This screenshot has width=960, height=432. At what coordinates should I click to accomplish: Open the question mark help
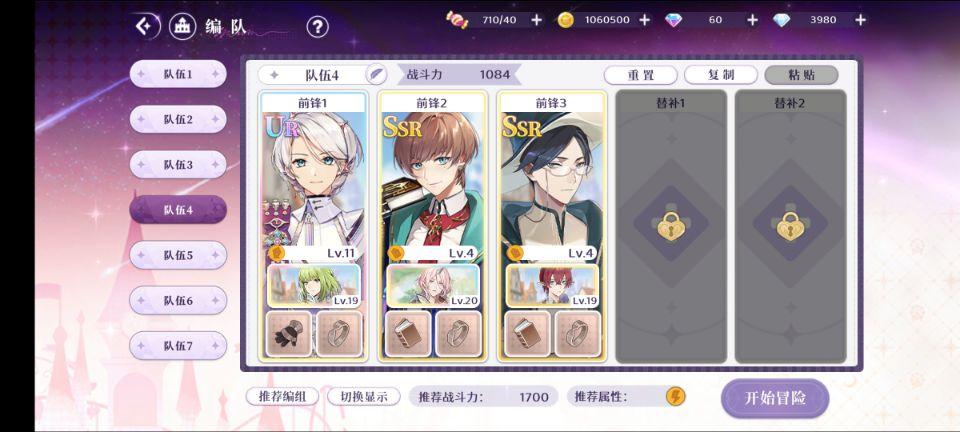[317, 27]
